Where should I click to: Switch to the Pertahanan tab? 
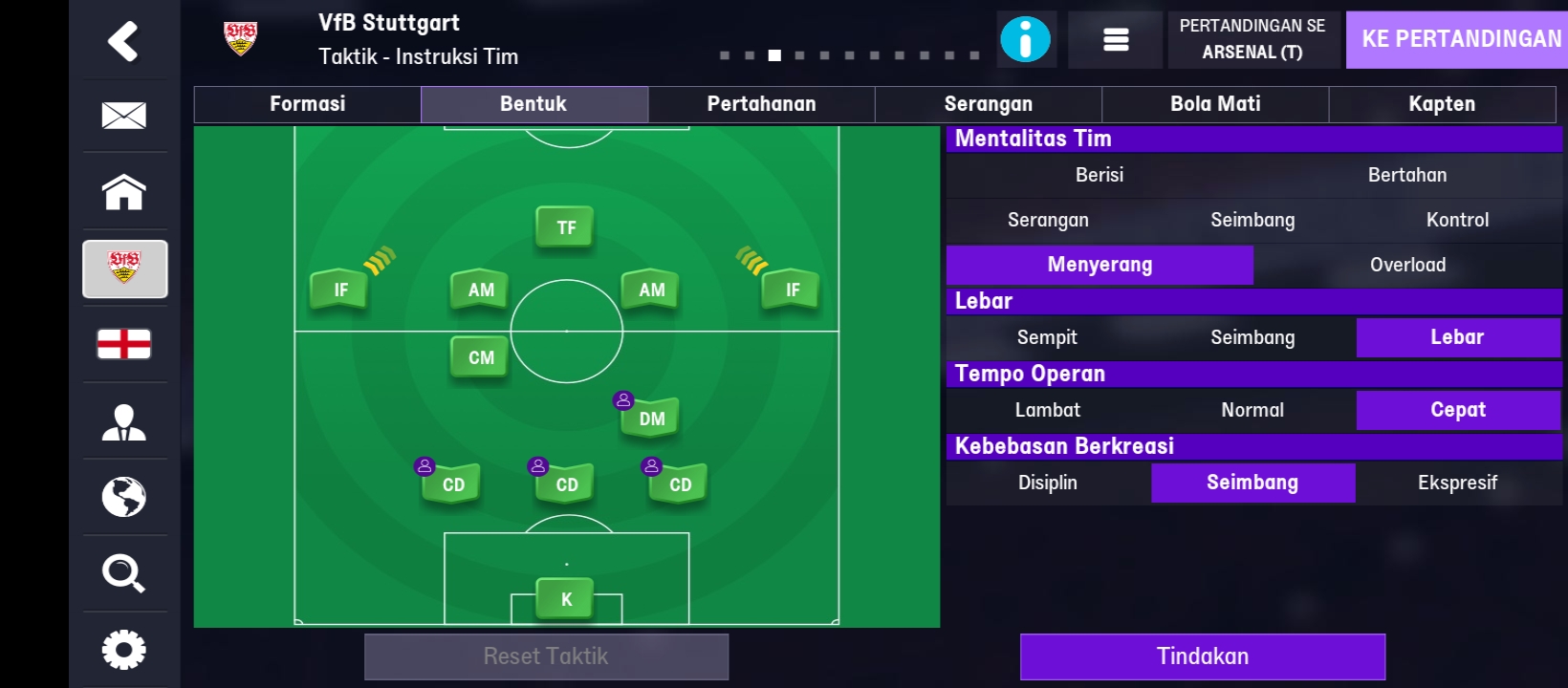(x=761, y=103)
